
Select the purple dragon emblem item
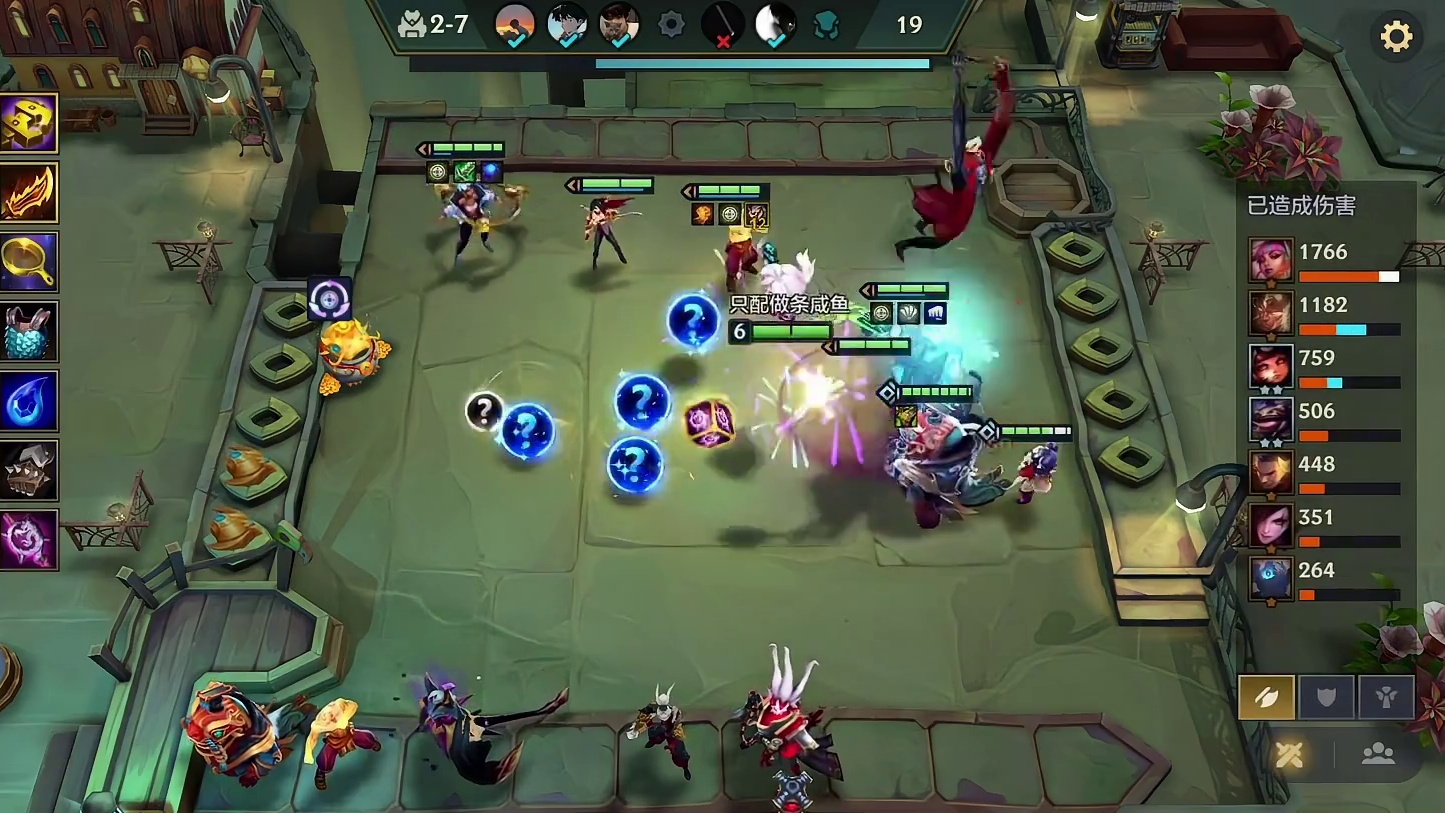tap(28, 540)
